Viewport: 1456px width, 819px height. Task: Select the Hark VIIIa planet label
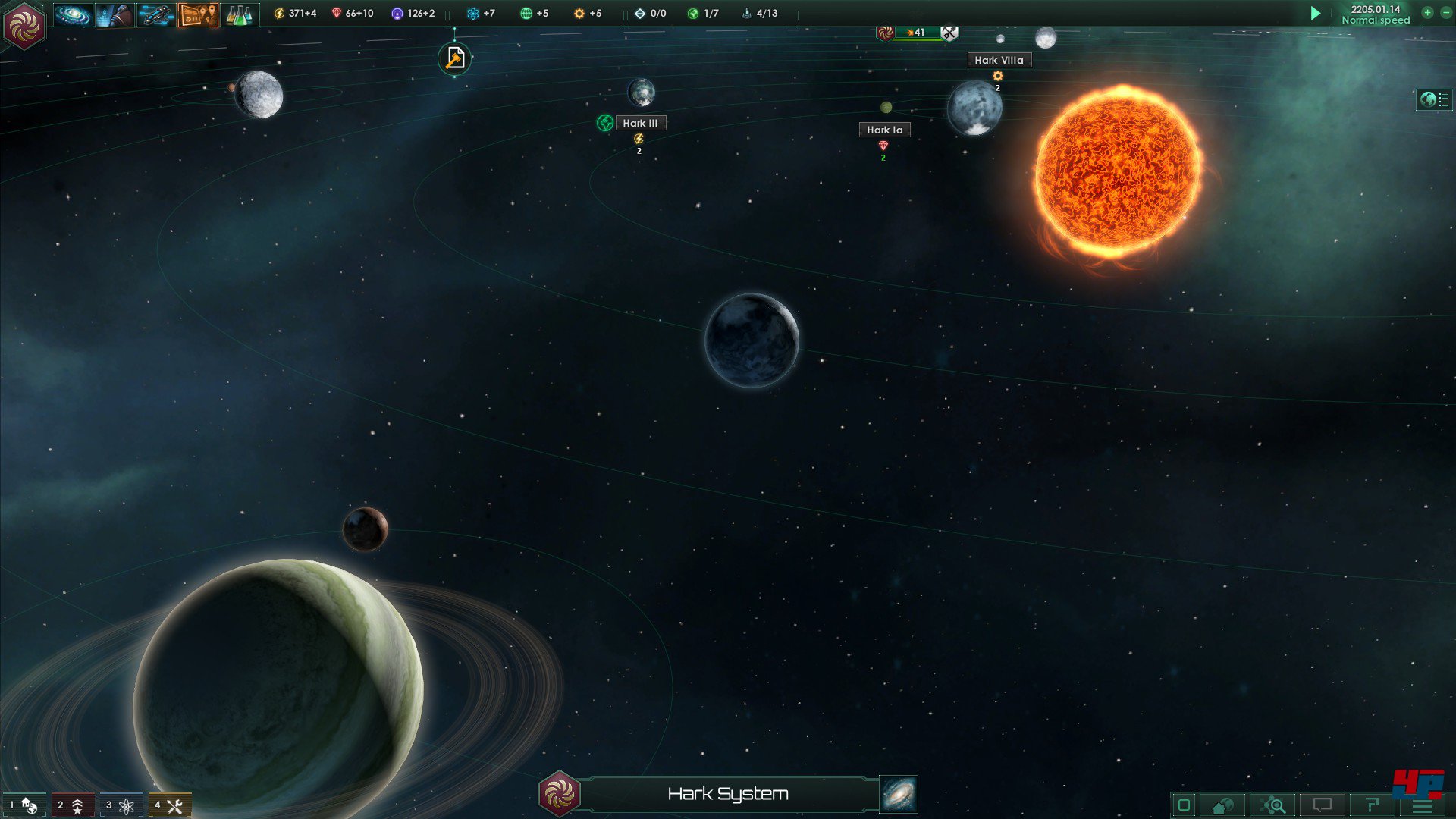click(999, 60)
